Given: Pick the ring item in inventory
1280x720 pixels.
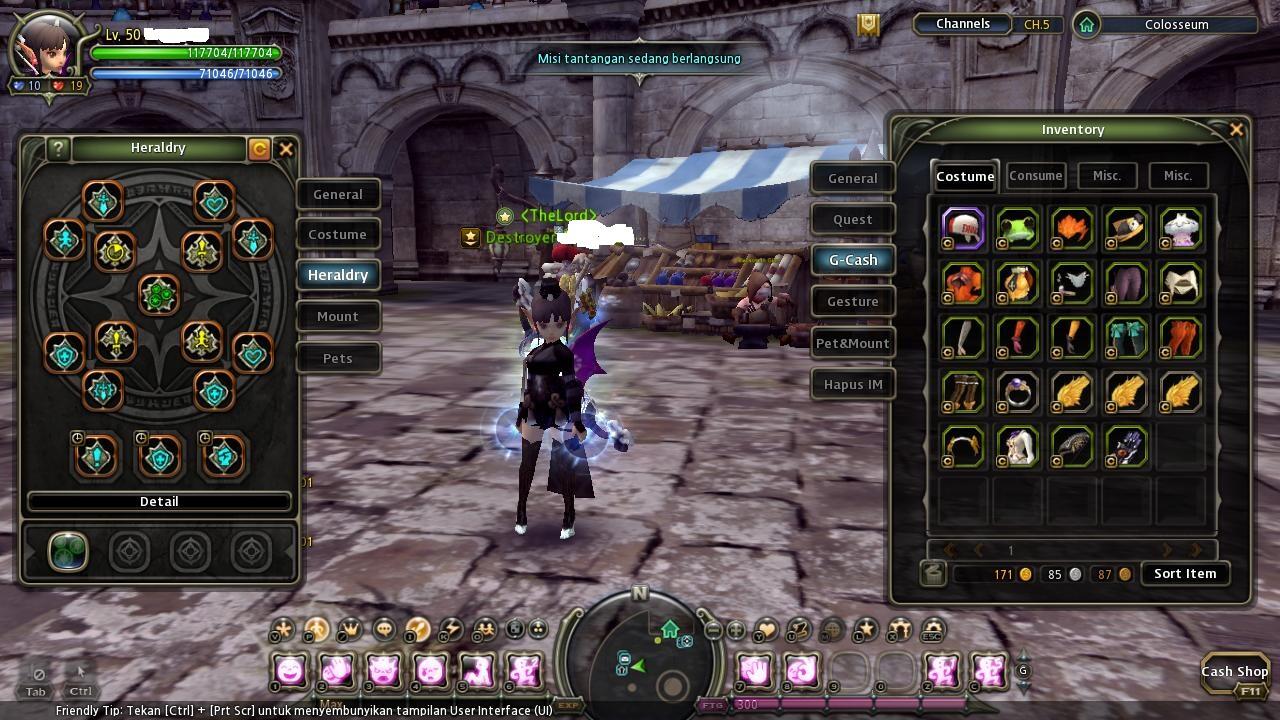Looking at the screenshot, I should click(x=1018, y=392).
